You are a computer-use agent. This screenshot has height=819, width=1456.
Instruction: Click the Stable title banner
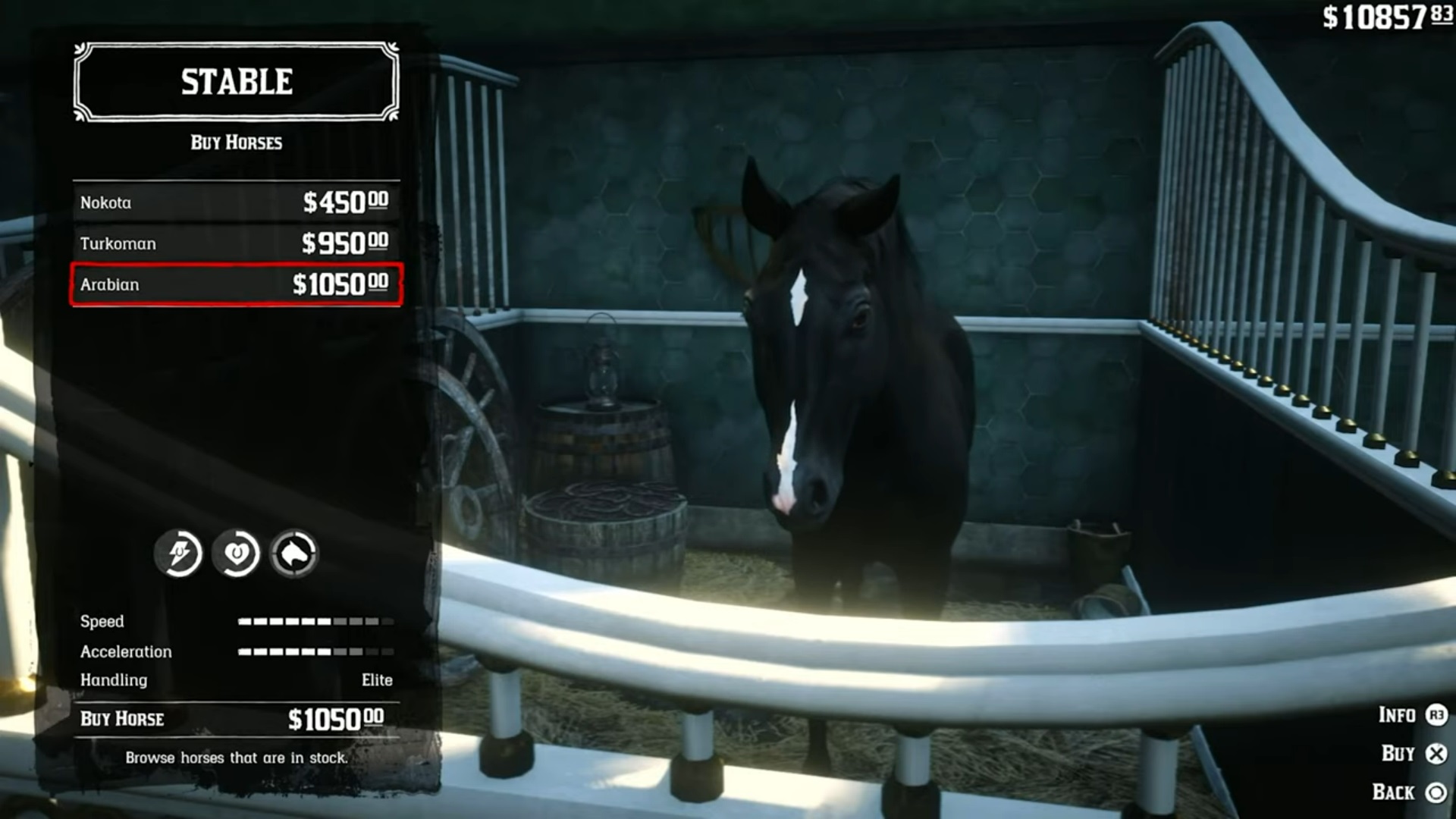click(235, 82)
